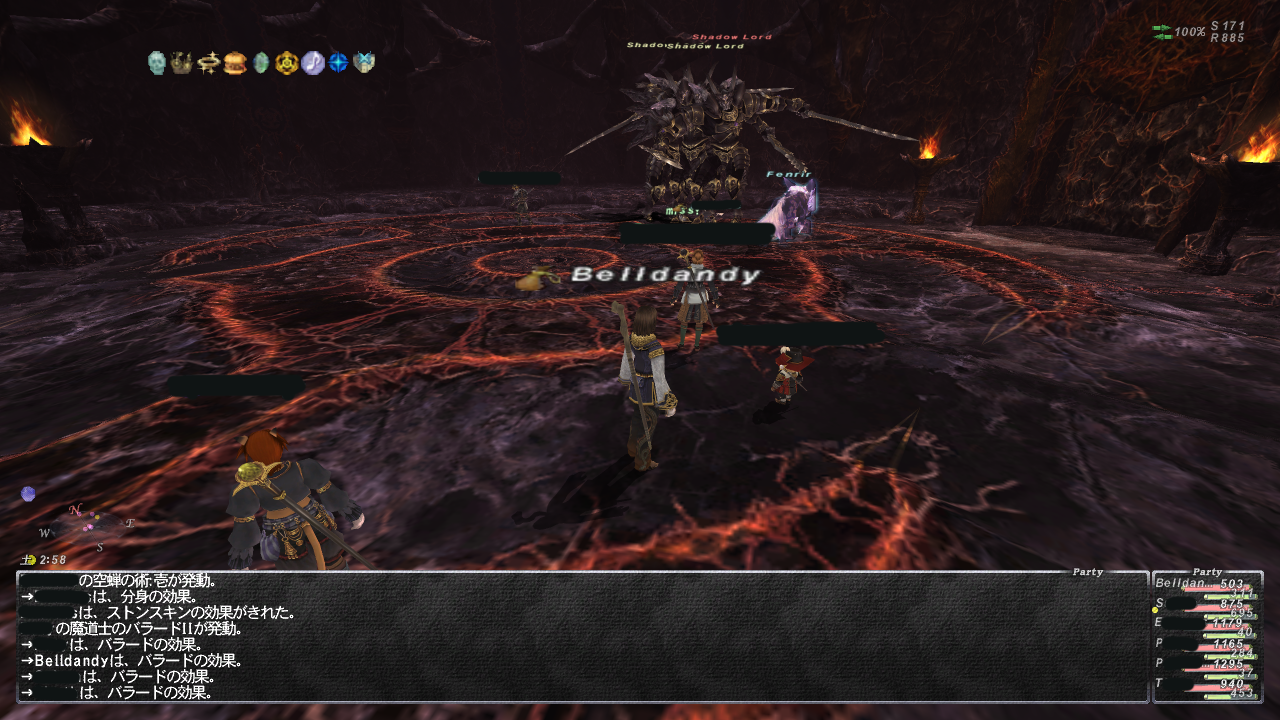The height and width of the screenshot is (720, 1280).
Task: Choose the gold hexagon buff icon
Action: click(x=287, y=63)
